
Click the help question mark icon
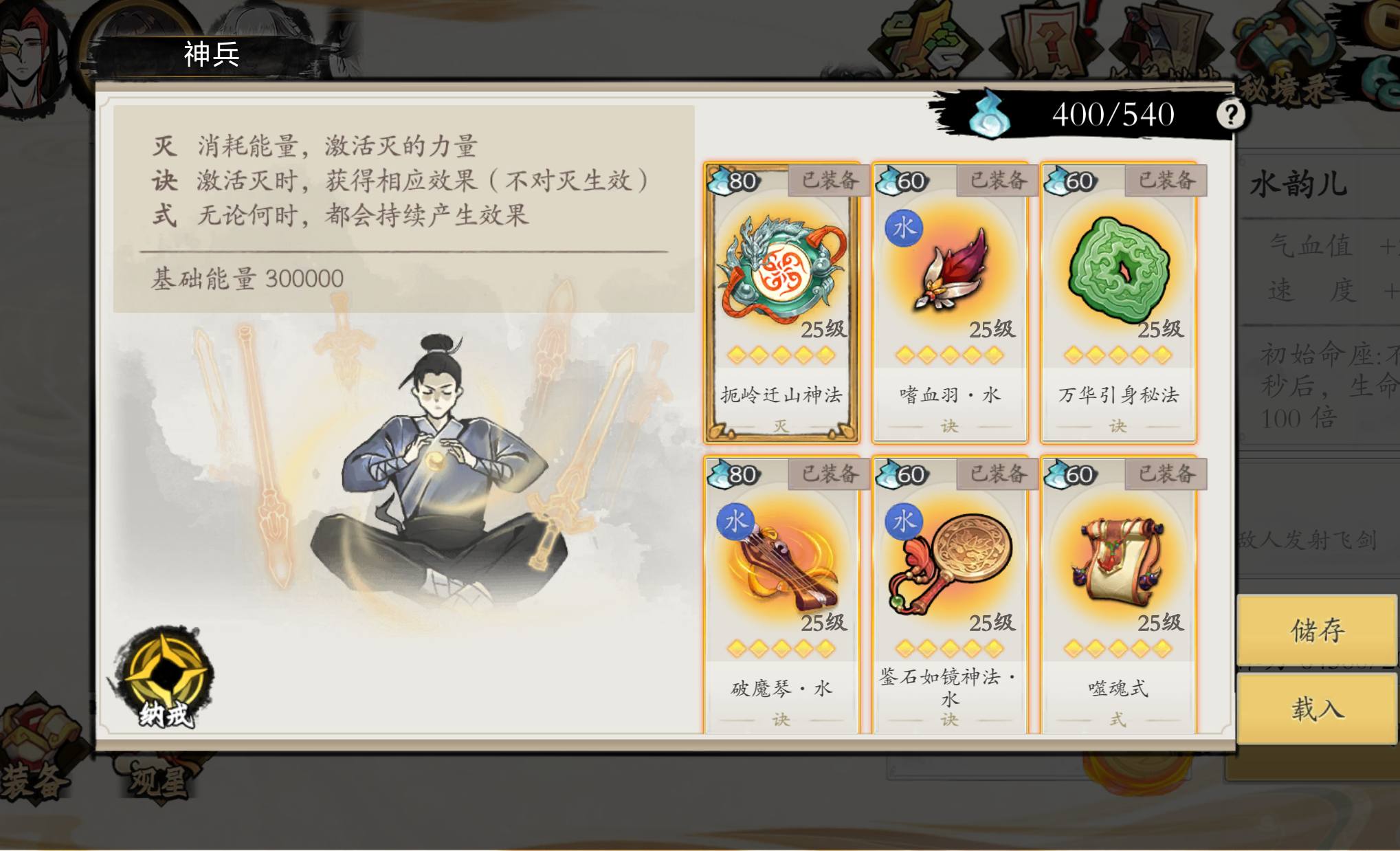tap(1232, 114)
